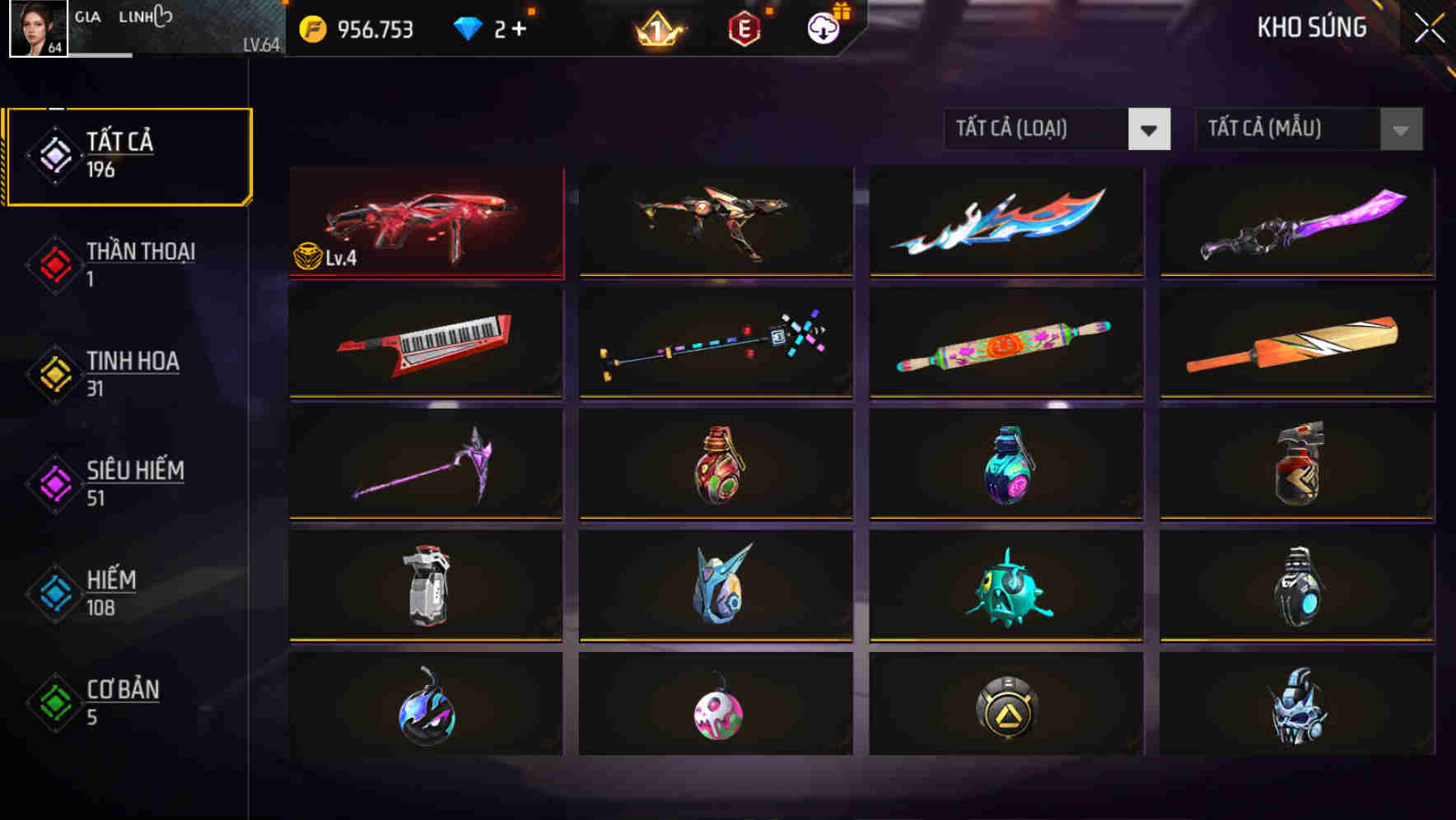Viewport: 1456px width, 820px height.
Task: Click the blue diamond currency icon
Action: point(467,27)
